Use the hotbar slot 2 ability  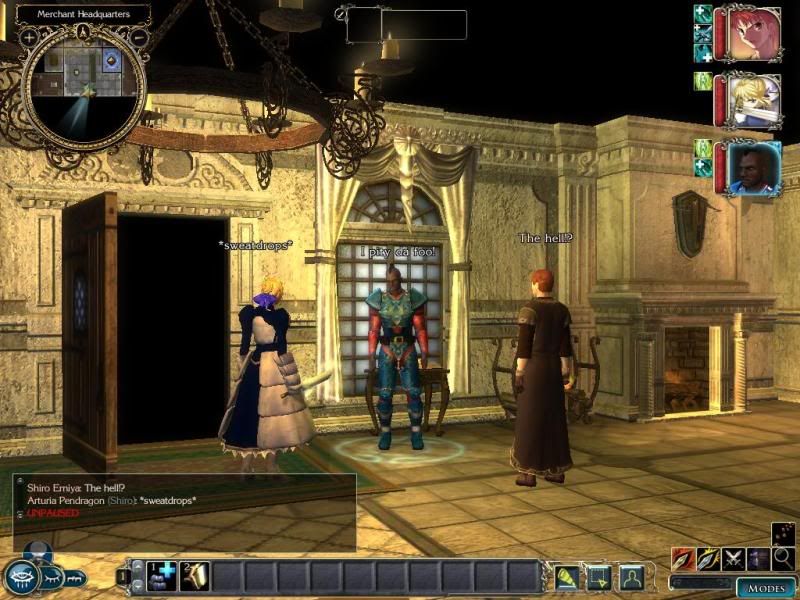194,576
